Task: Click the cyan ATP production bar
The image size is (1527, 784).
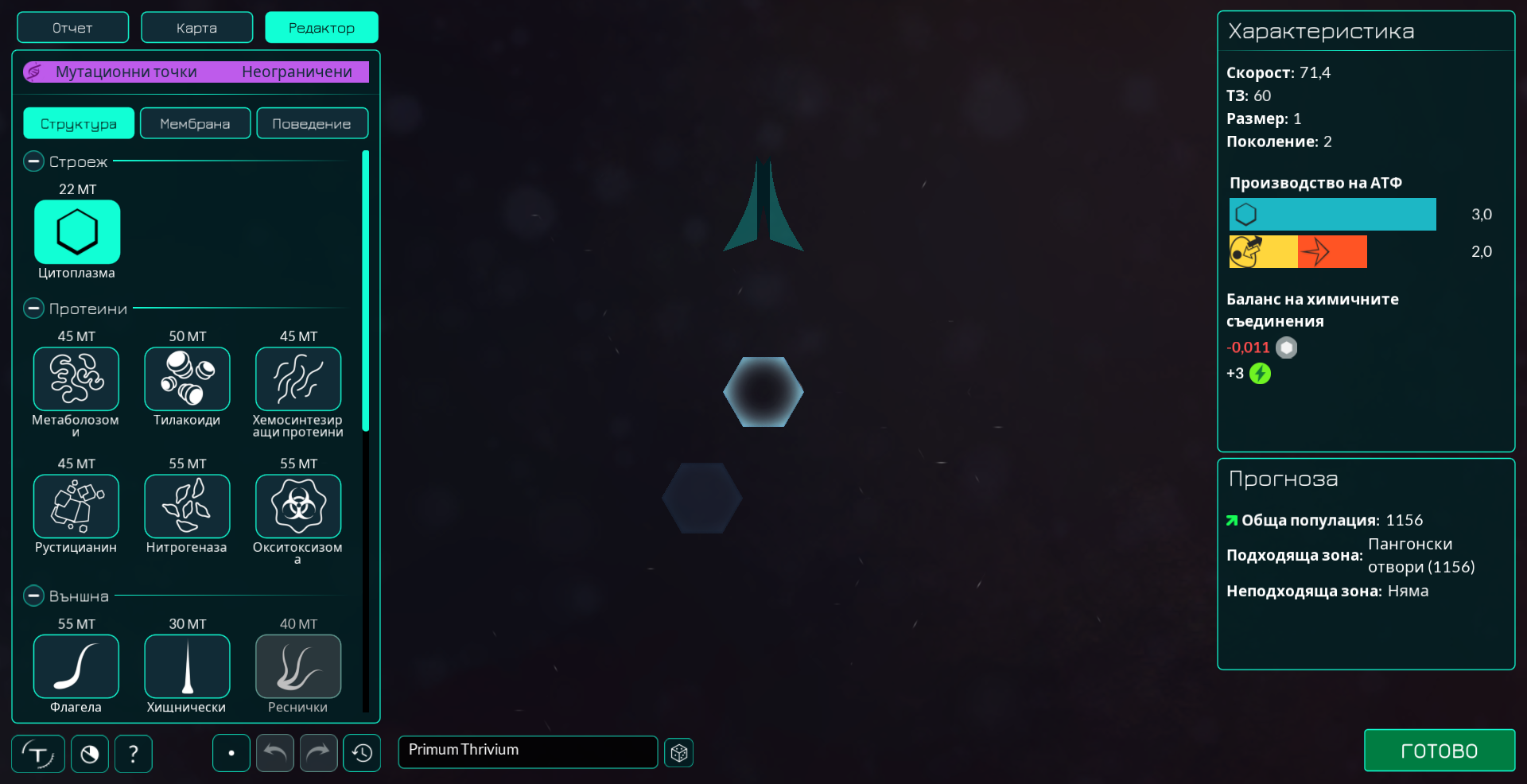Action: tap(1332, 214)
